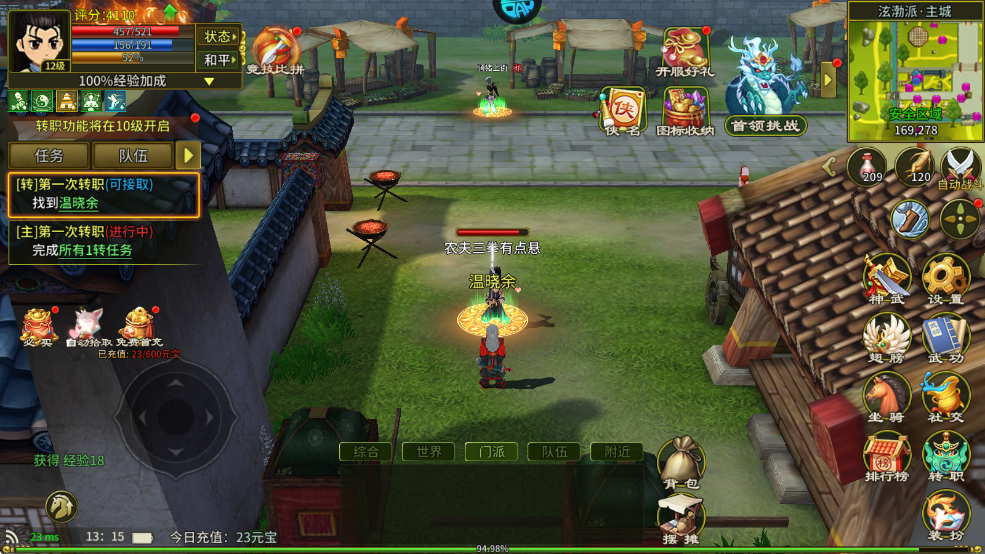The width and height of the screenshot is (985, 554).
Task: Open the 设置 settings gear
Action: coord(944,278)
